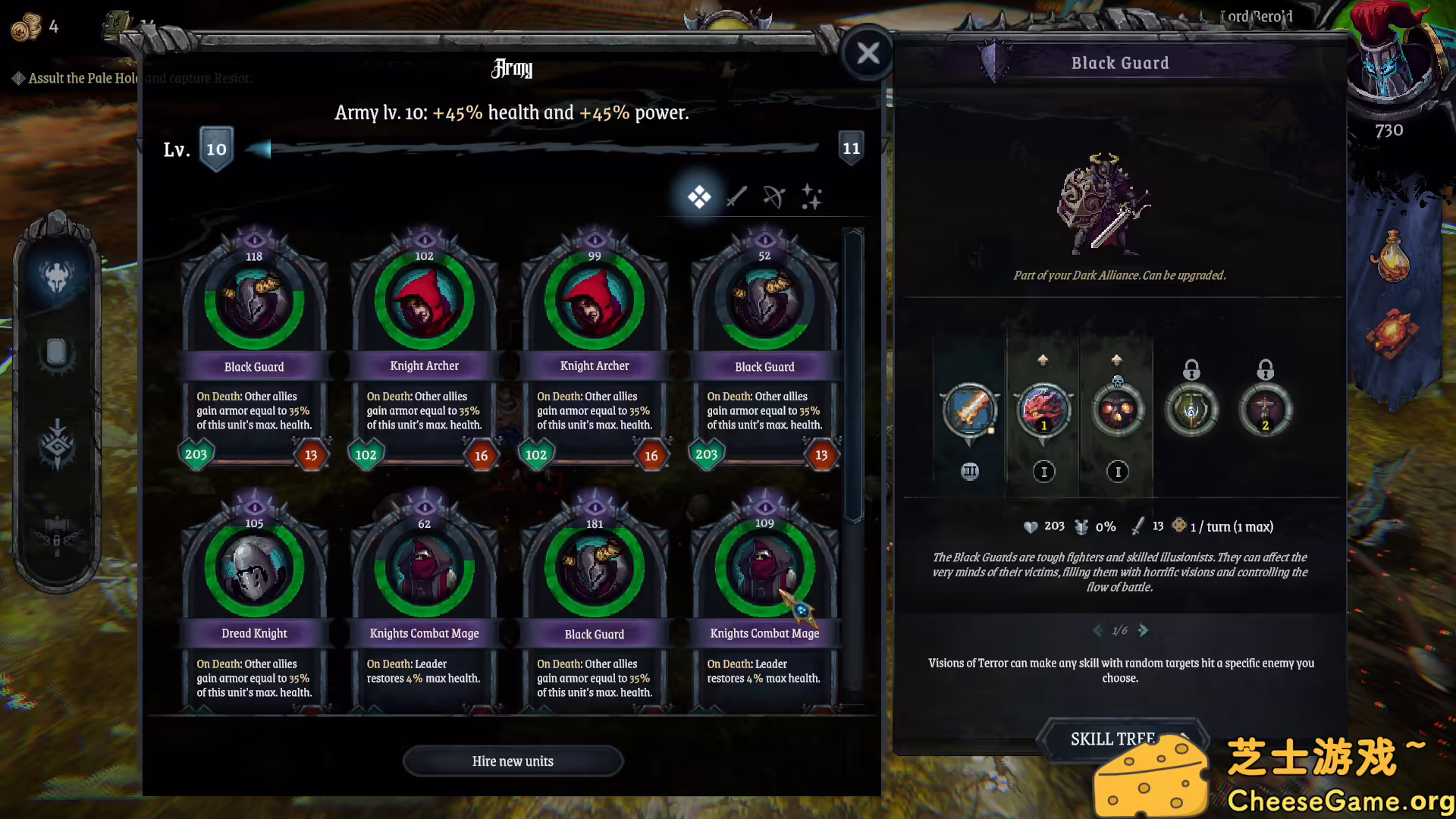The width and height of the screenshot is (1456, 819).
Task: Open the flaming sword skill of Black Guard
Action: pyautogui.click(x=969, y=410)
